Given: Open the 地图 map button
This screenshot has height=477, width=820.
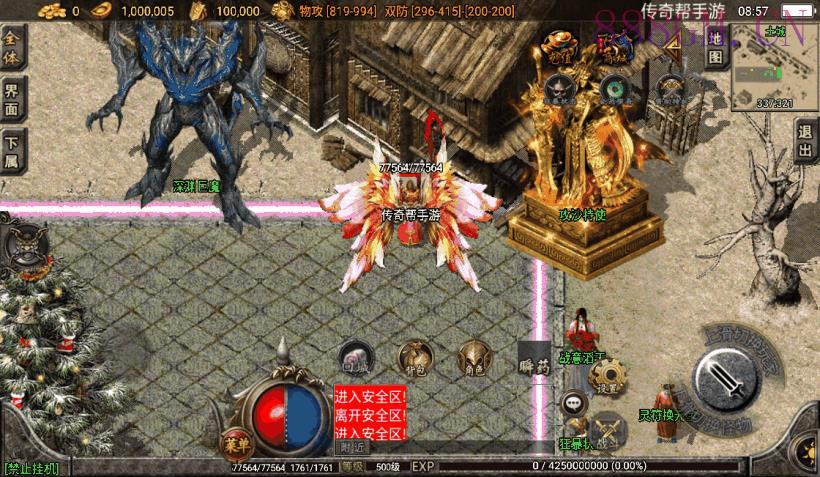Looking at the screenshot, I should coord(715,46).
